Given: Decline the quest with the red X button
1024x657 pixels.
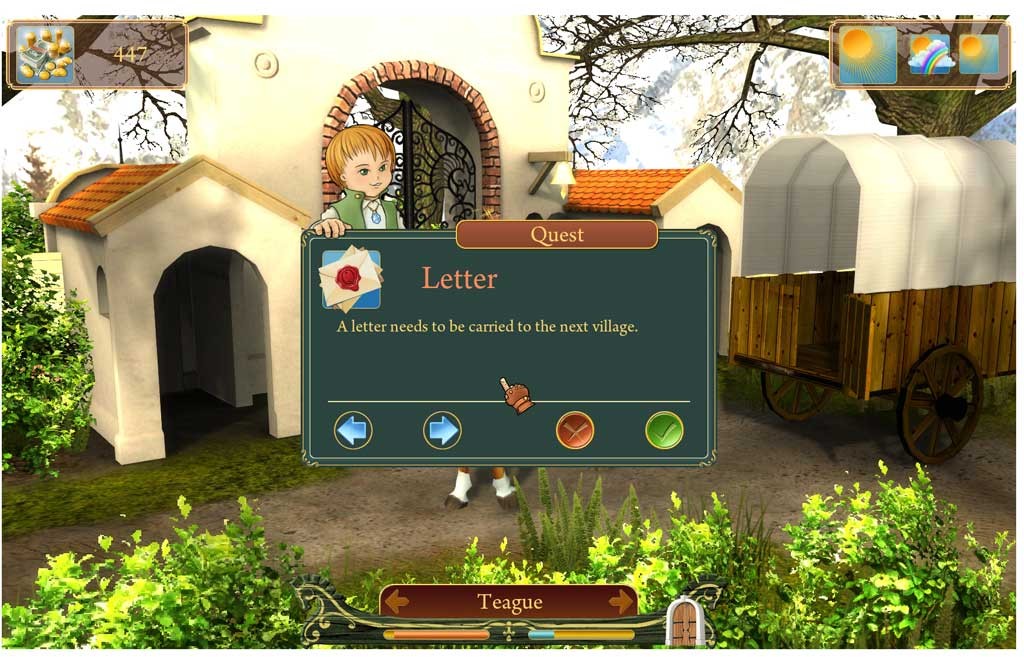Looking at the screenshot, I should click(575, 430).
